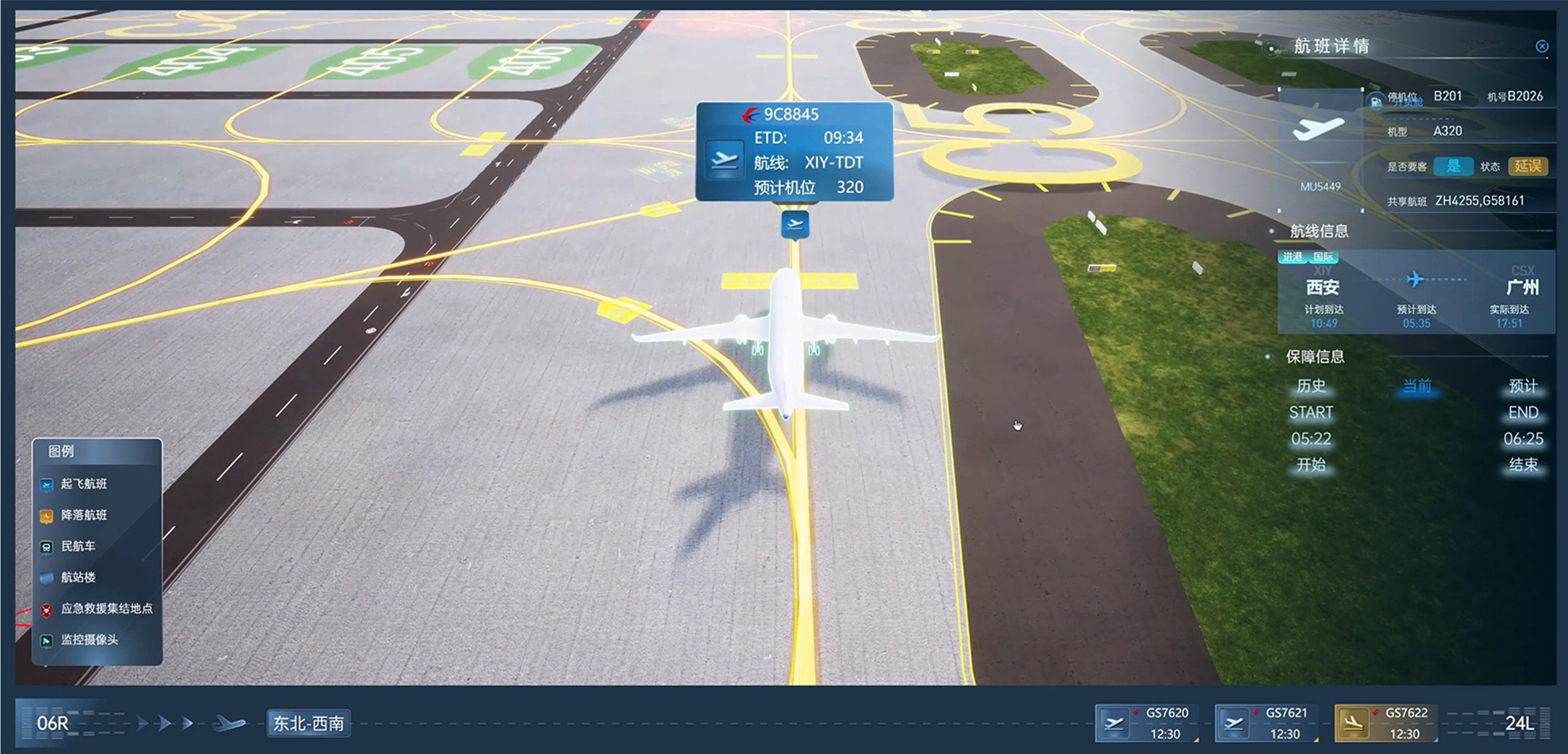This screenshot has height=754, width=1568.
Task: Click the VIP passenger yes badge
Action: 1452,166
